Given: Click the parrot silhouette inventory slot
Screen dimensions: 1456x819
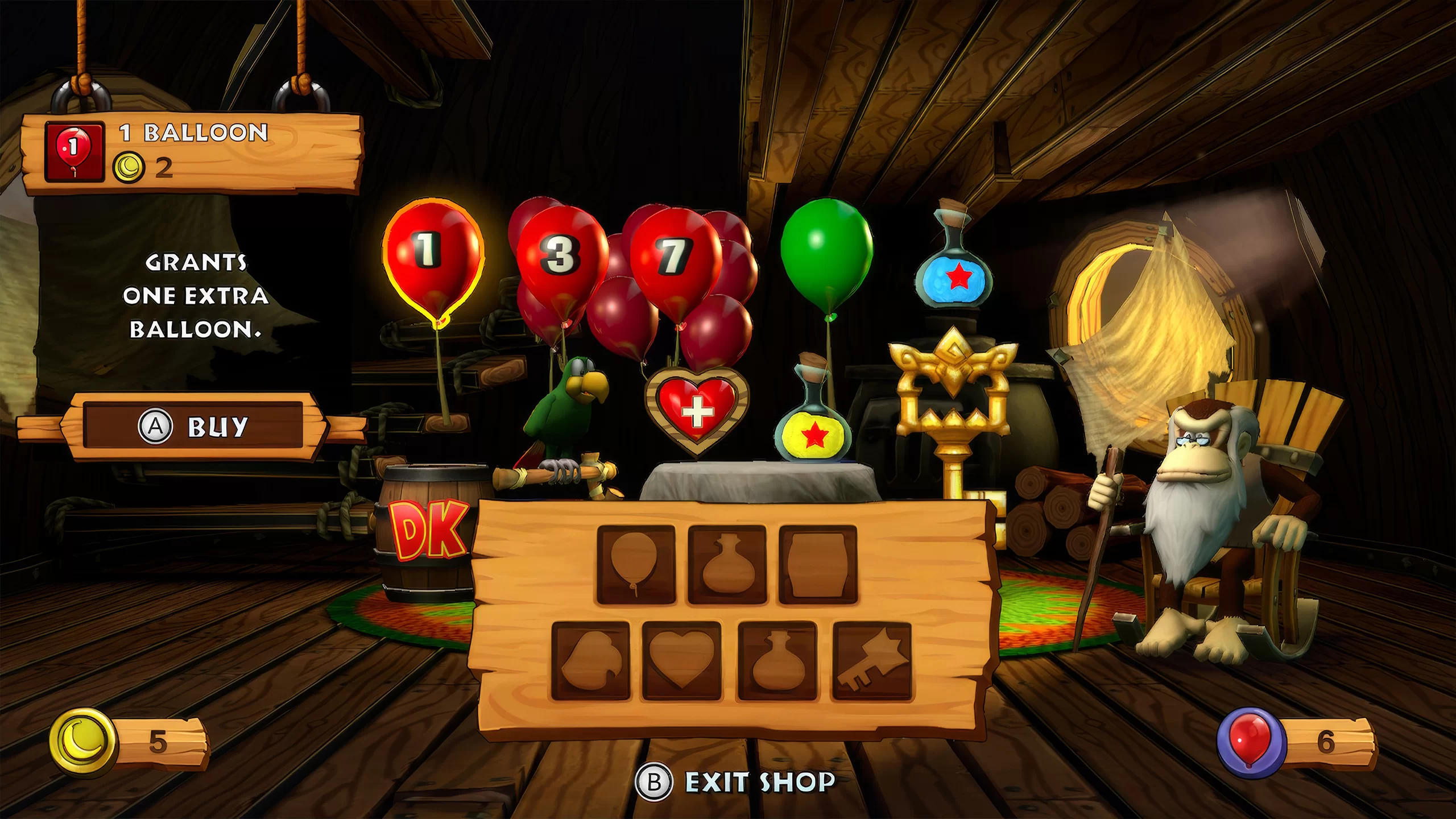Looking at the screenshot, I should [591, 661].
